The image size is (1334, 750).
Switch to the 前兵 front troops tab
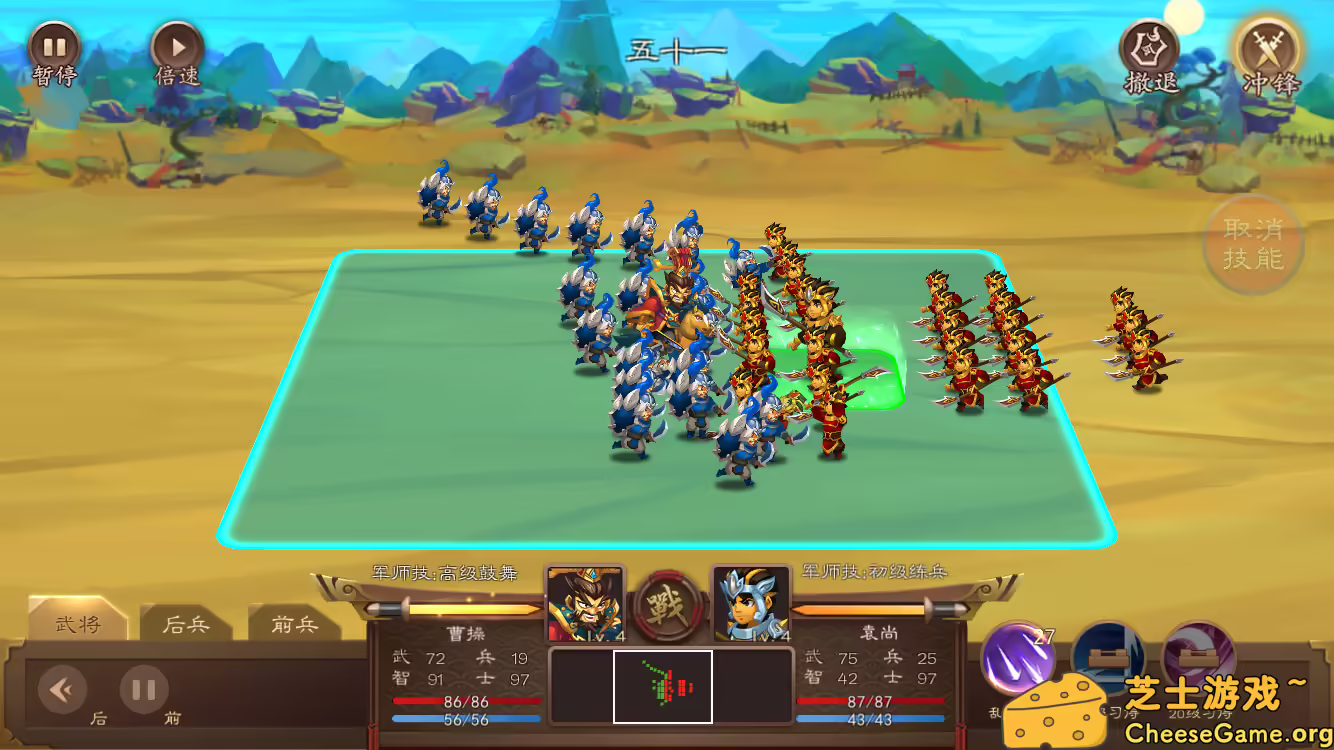(x=296, y=624)
